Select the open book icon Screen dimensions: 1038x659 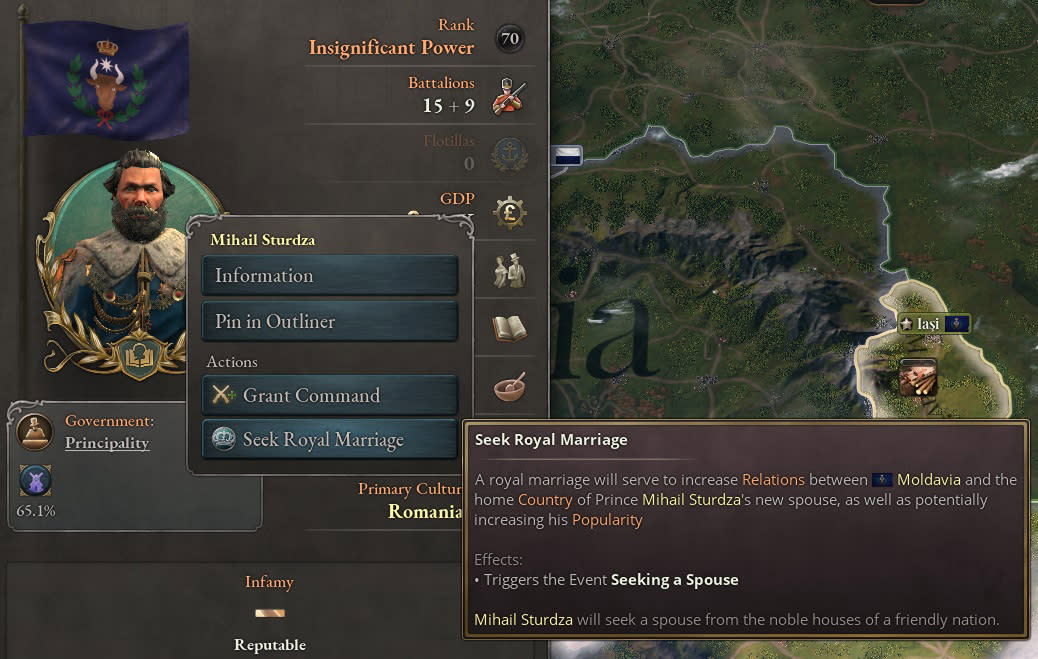click(510, 328)
